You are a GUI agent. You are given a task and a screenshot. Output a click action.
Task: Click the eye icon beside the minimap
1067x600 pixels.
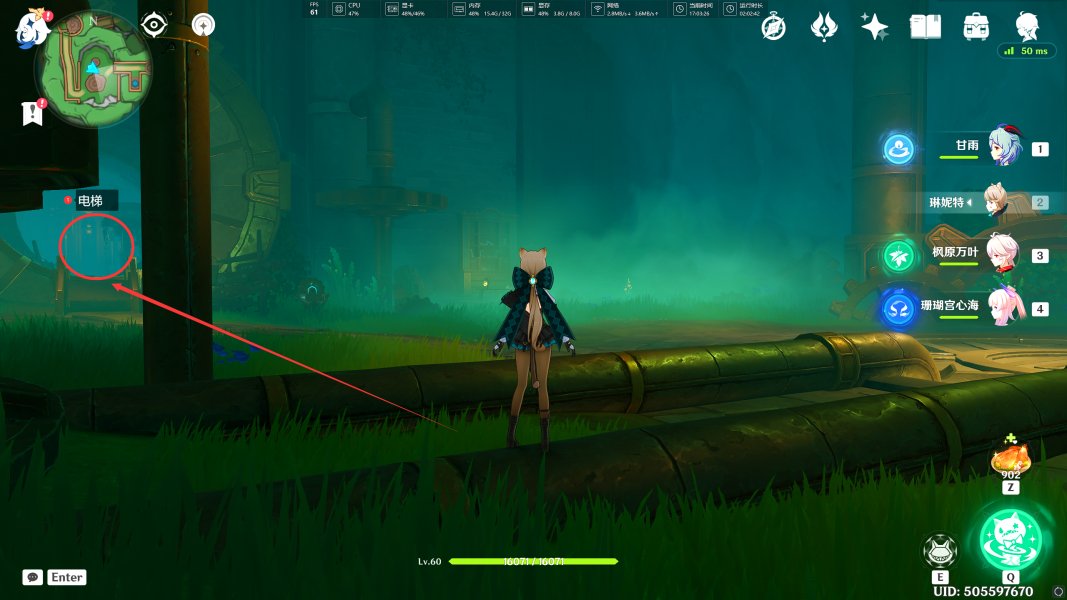(x=153, y=25)
